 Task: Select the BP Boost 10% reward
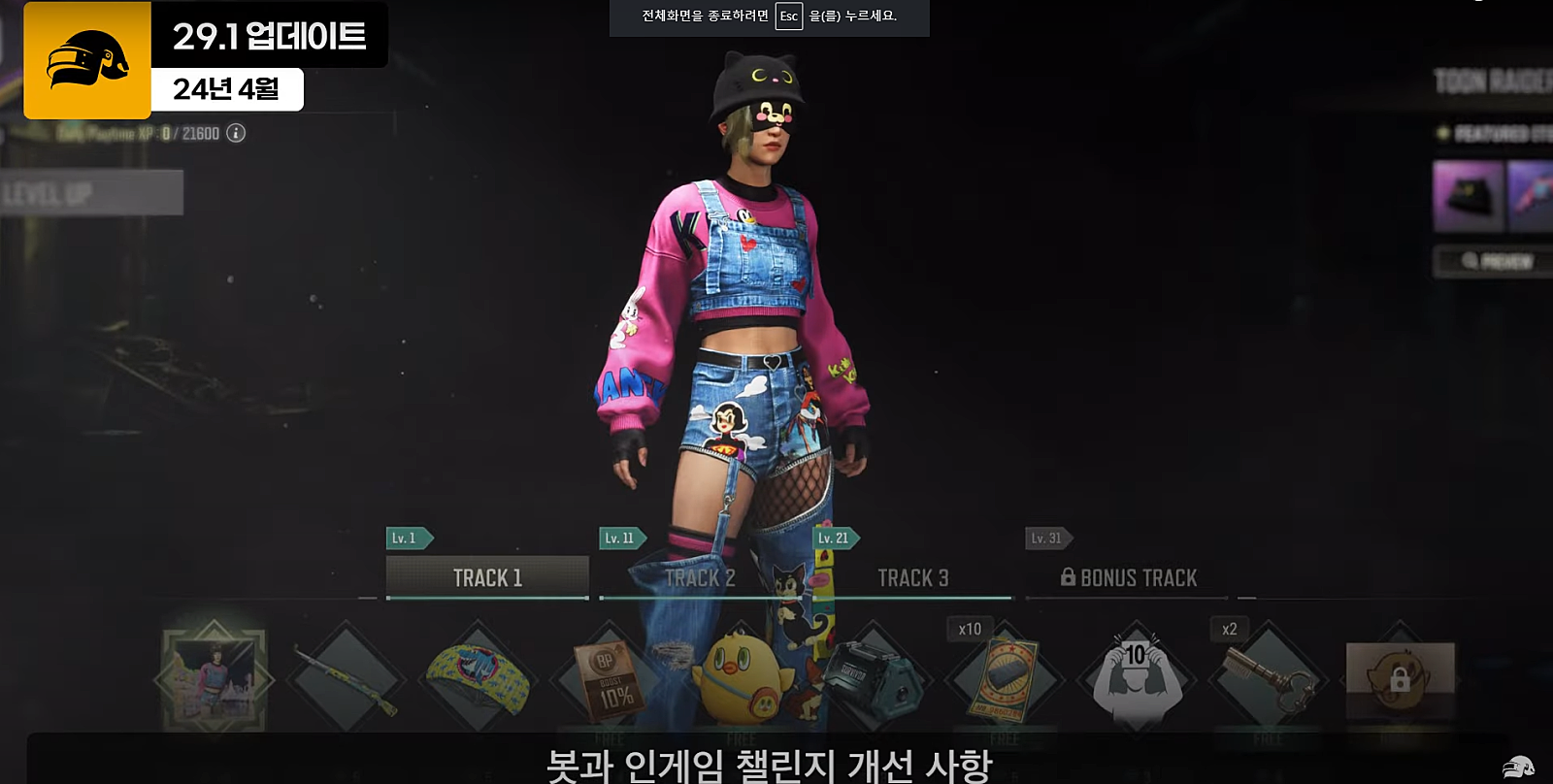[x=611, y=679]
